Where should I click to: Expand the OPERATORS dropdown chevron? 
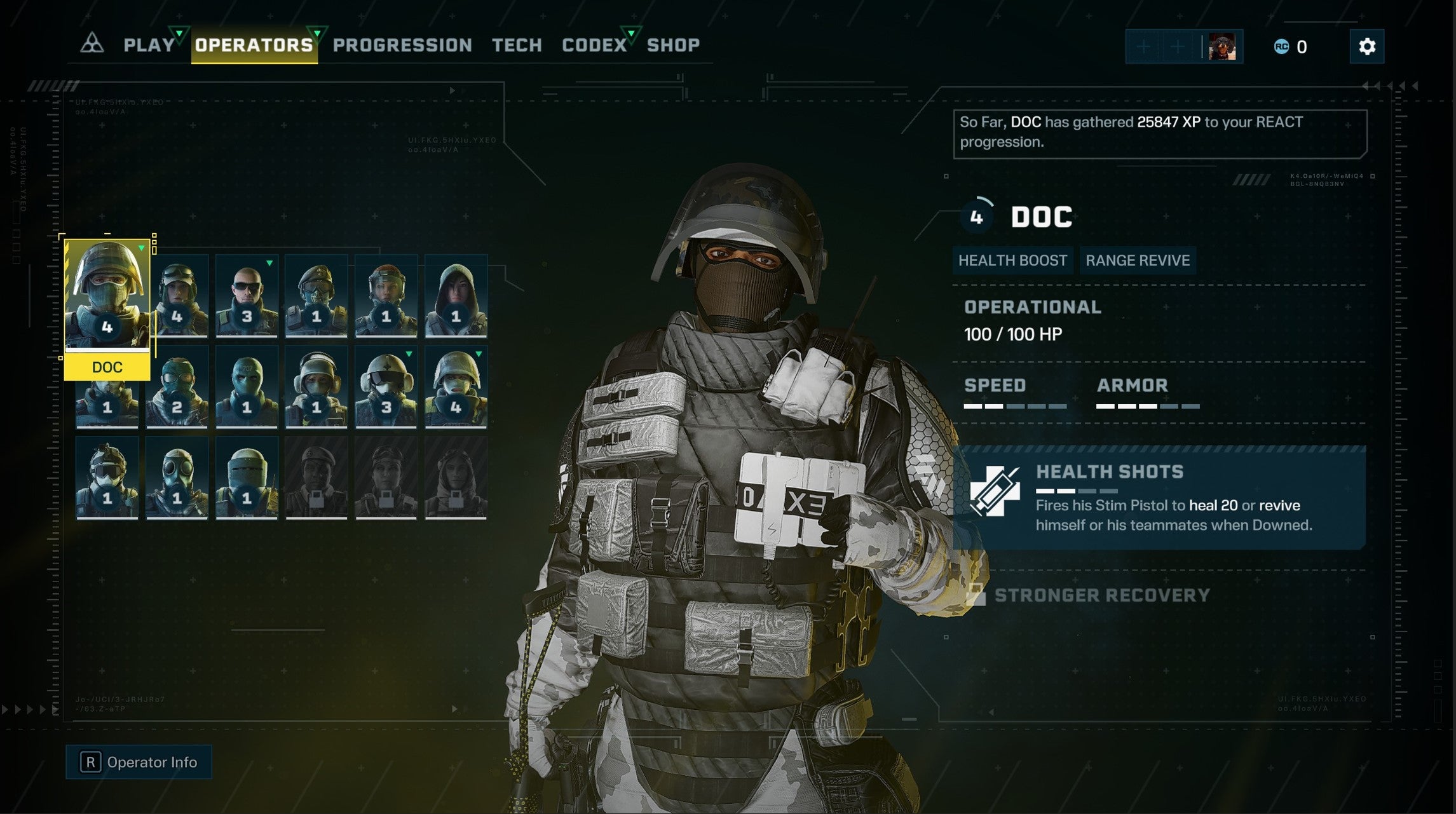pyautogui.click(x=315, y=32)
